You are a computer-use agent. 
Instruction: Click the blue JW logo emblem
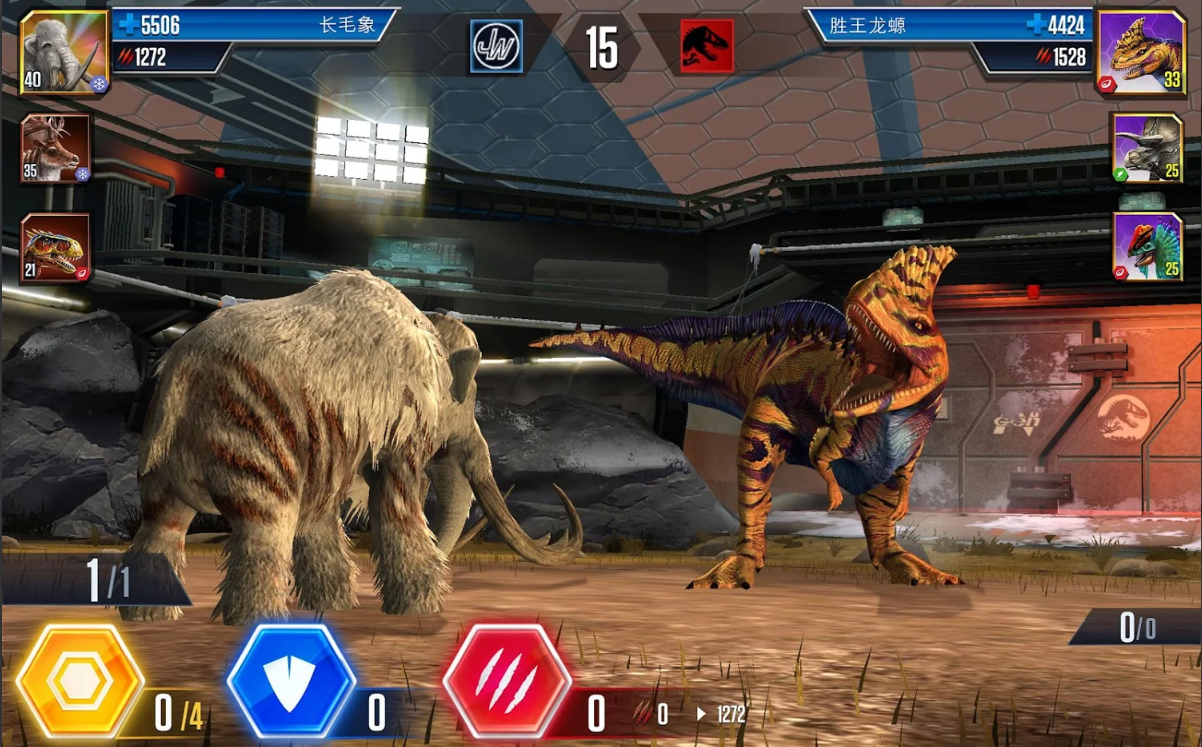coord(497,47)
